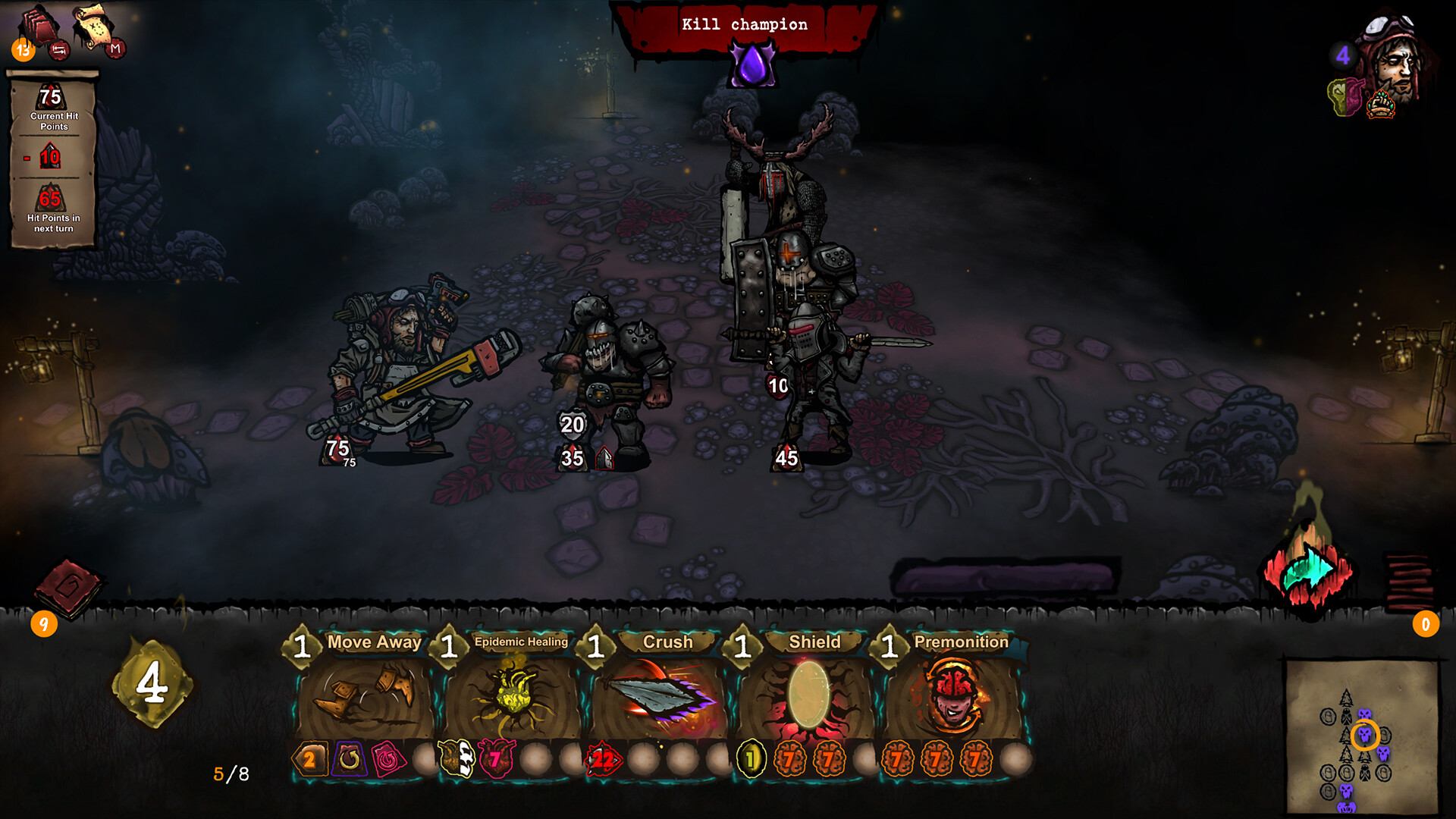Play the Move Away card
The width and height of the screenshot is (1456, 819).
[x=366, y=694]
